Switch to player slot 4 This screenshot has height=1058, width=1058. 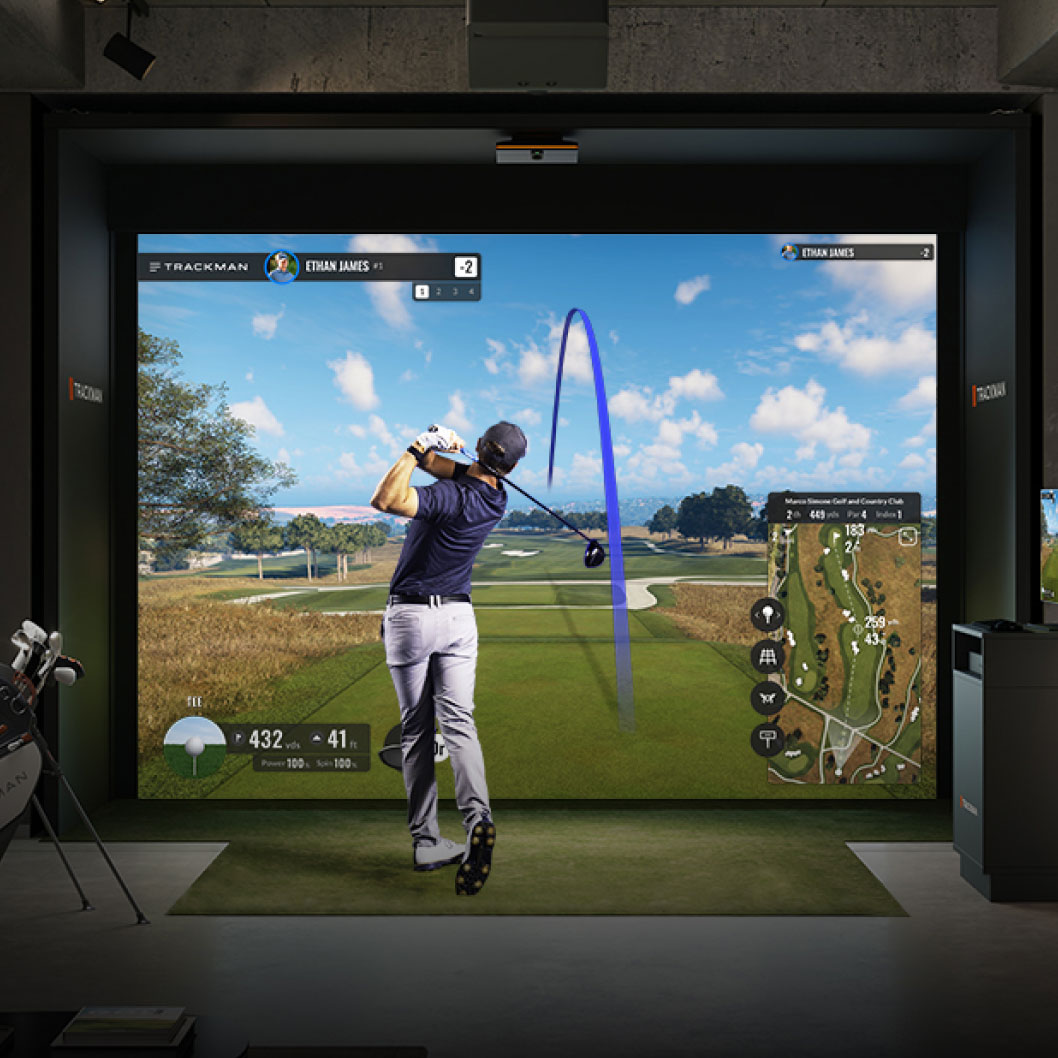point(470,292)
